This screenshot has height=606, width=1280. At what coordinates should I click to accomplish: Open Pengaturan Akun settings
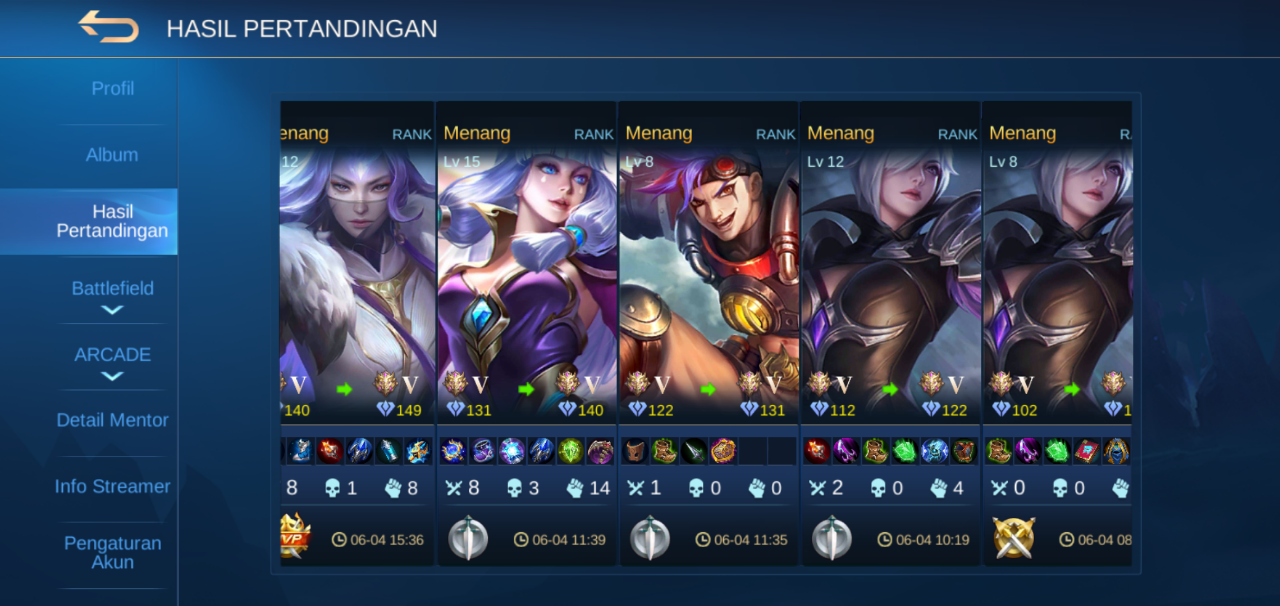[112, 552]
